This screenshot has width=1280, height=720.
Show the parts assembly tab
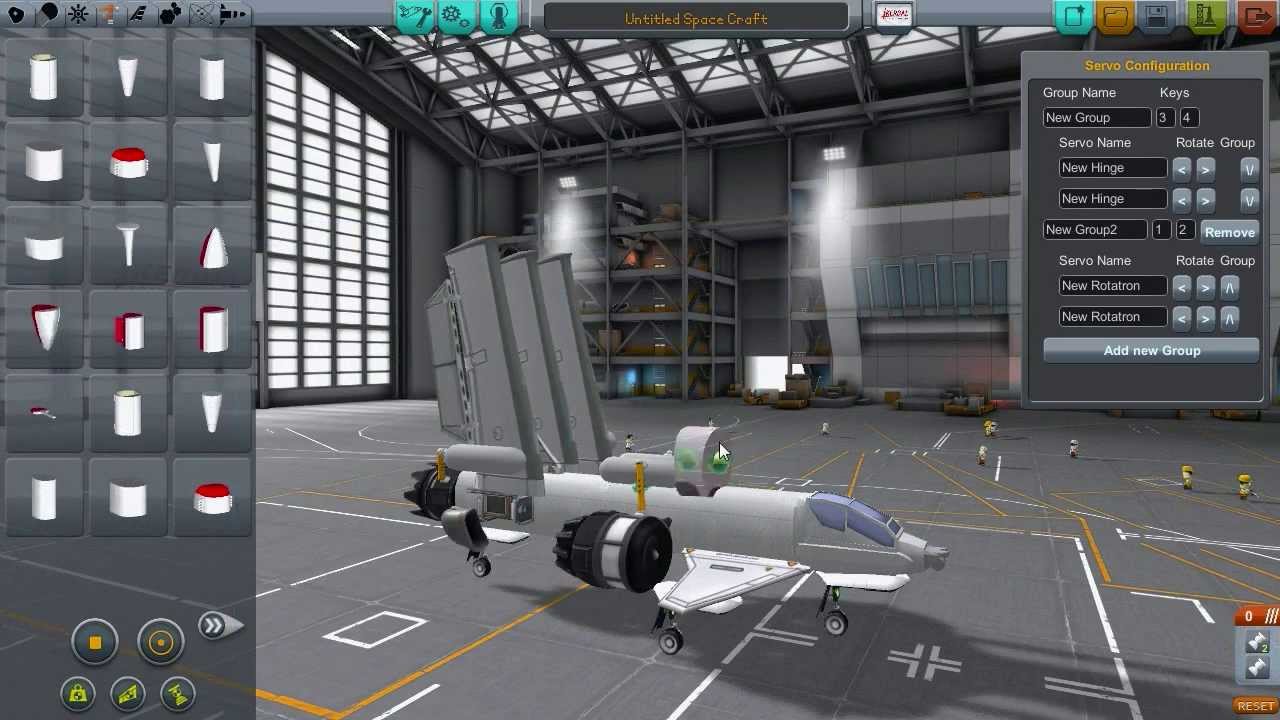pos(414,16)
